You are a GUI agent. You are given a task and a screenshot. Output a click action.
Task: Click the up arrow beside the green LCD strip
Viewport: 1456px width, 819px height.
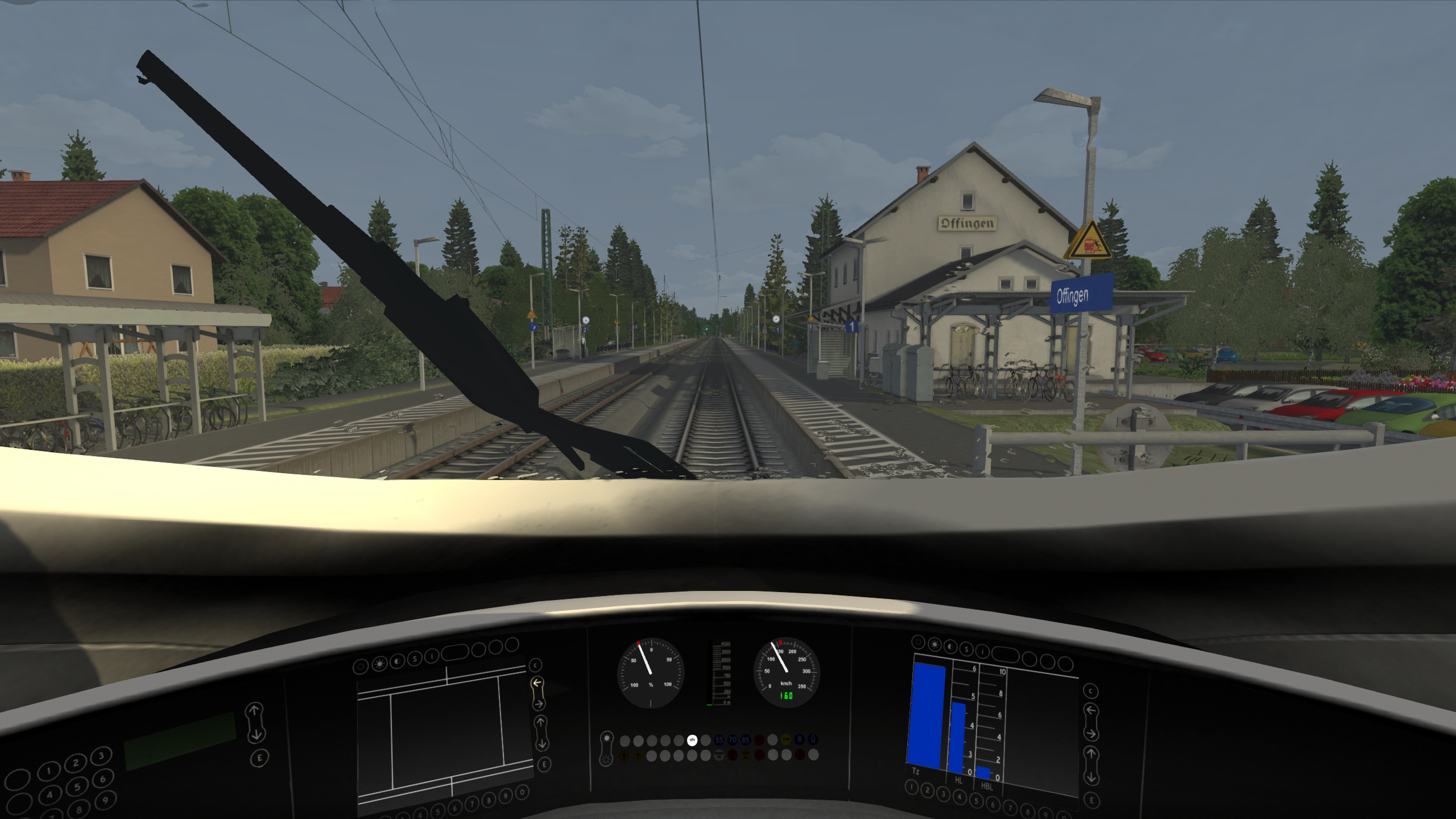coord(254,711)
